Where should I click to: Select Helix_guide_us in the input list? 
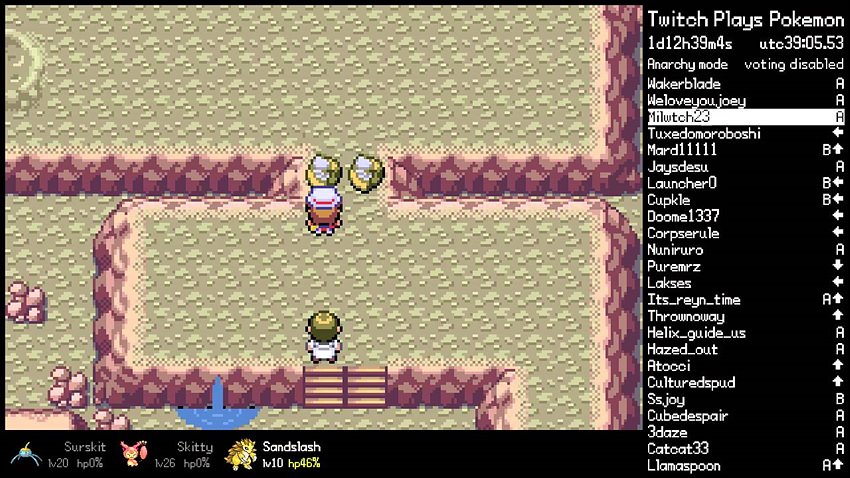(745, 333)
